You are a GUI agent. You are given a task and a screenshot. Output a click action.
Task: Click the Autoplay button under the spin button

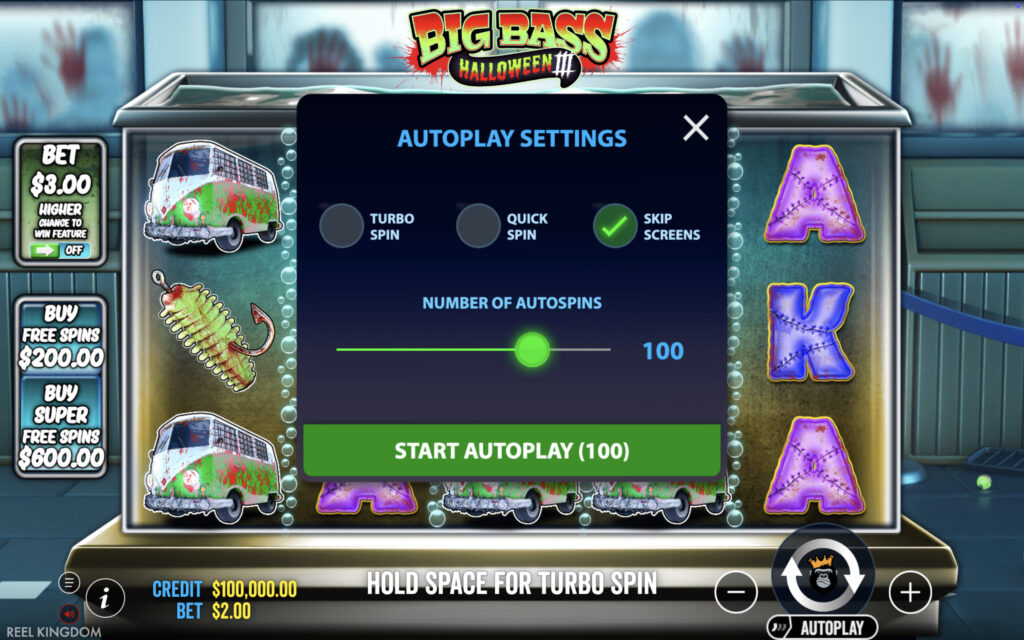tap(822, 628)
